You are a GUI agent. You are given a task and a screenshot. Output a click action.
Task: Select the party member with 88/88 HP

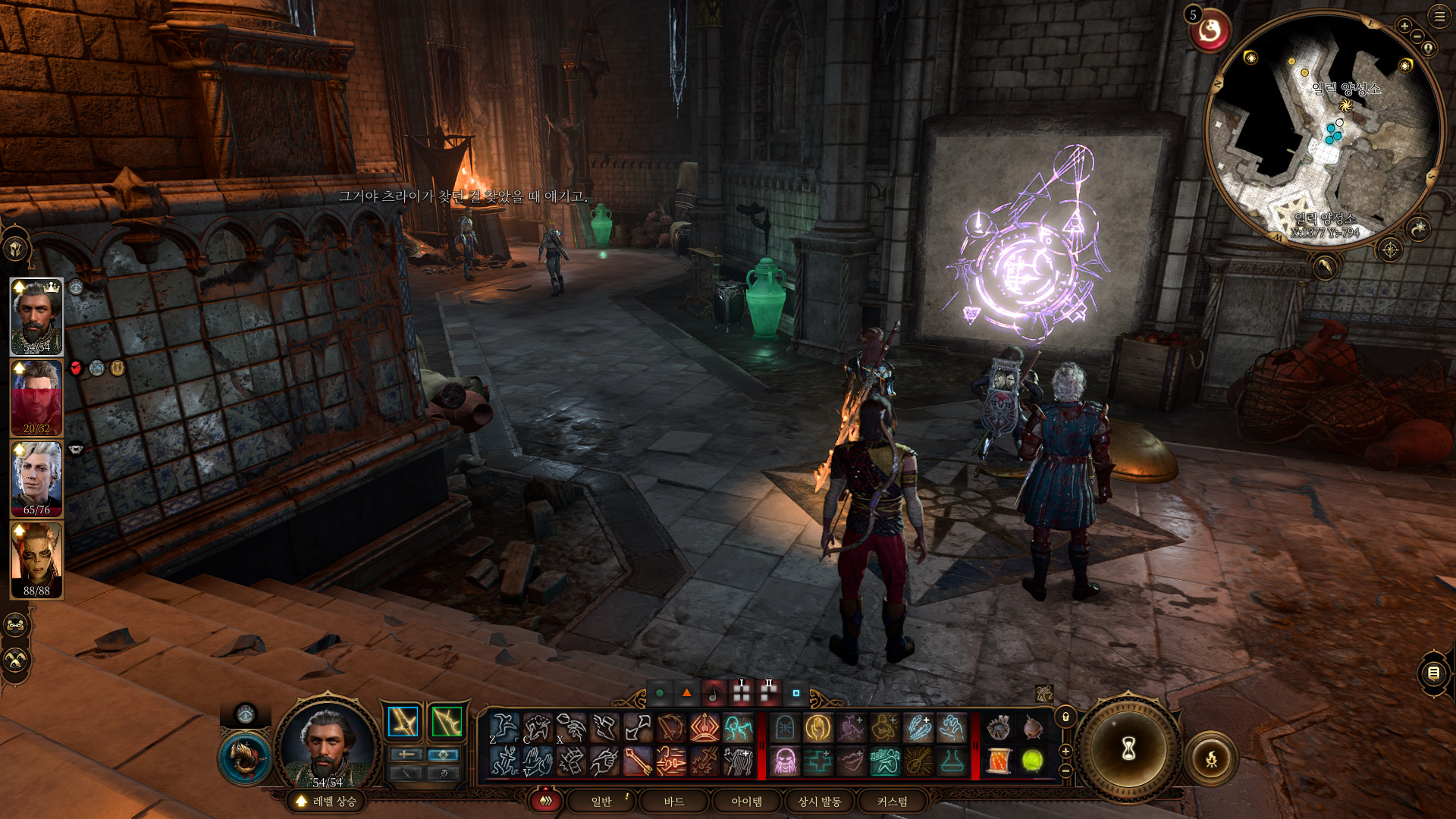coord(36,560)
